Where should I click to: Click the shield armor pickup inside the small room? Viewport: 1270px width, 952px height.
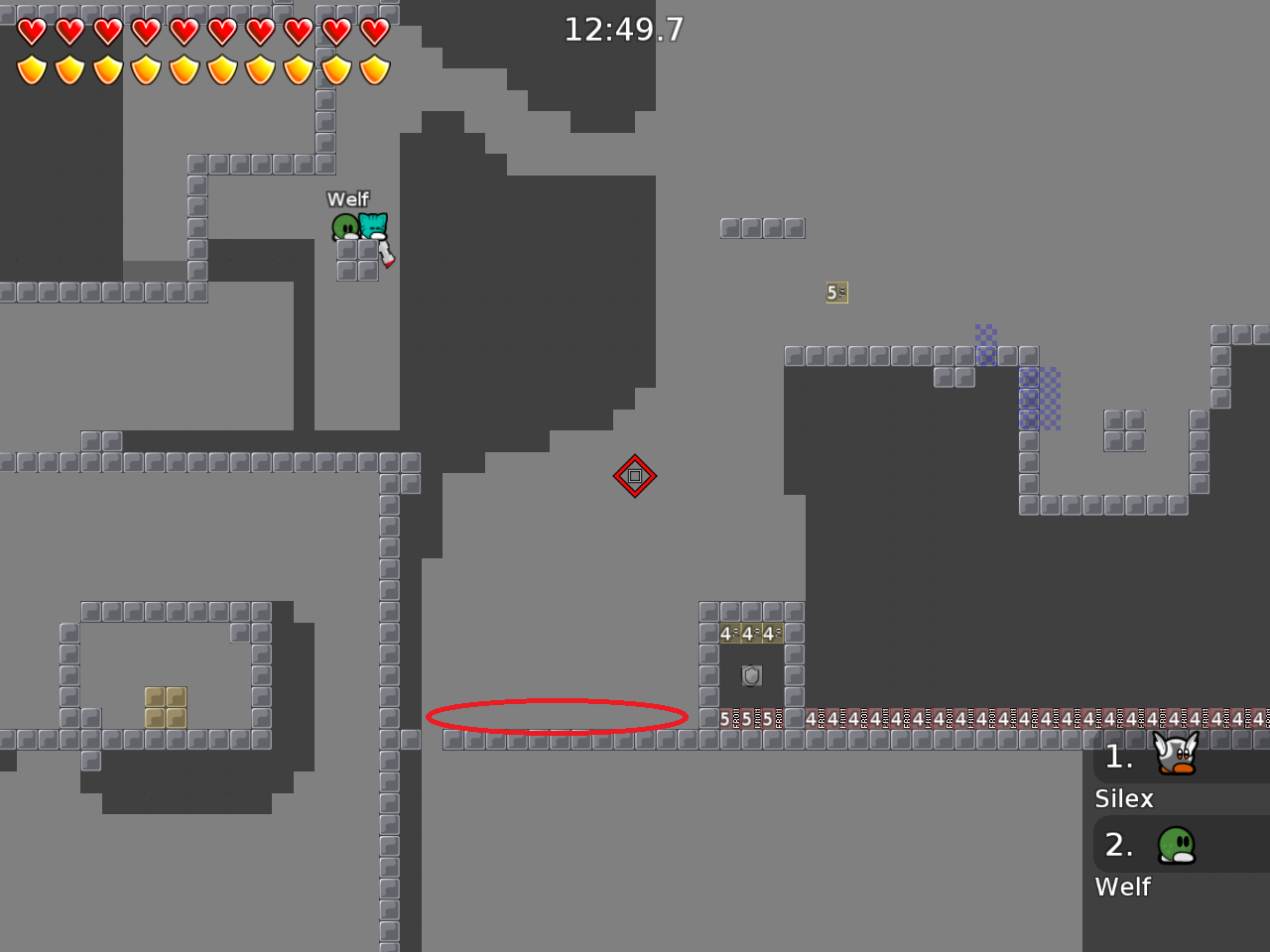pyautogui.click(x=751, y=675)
